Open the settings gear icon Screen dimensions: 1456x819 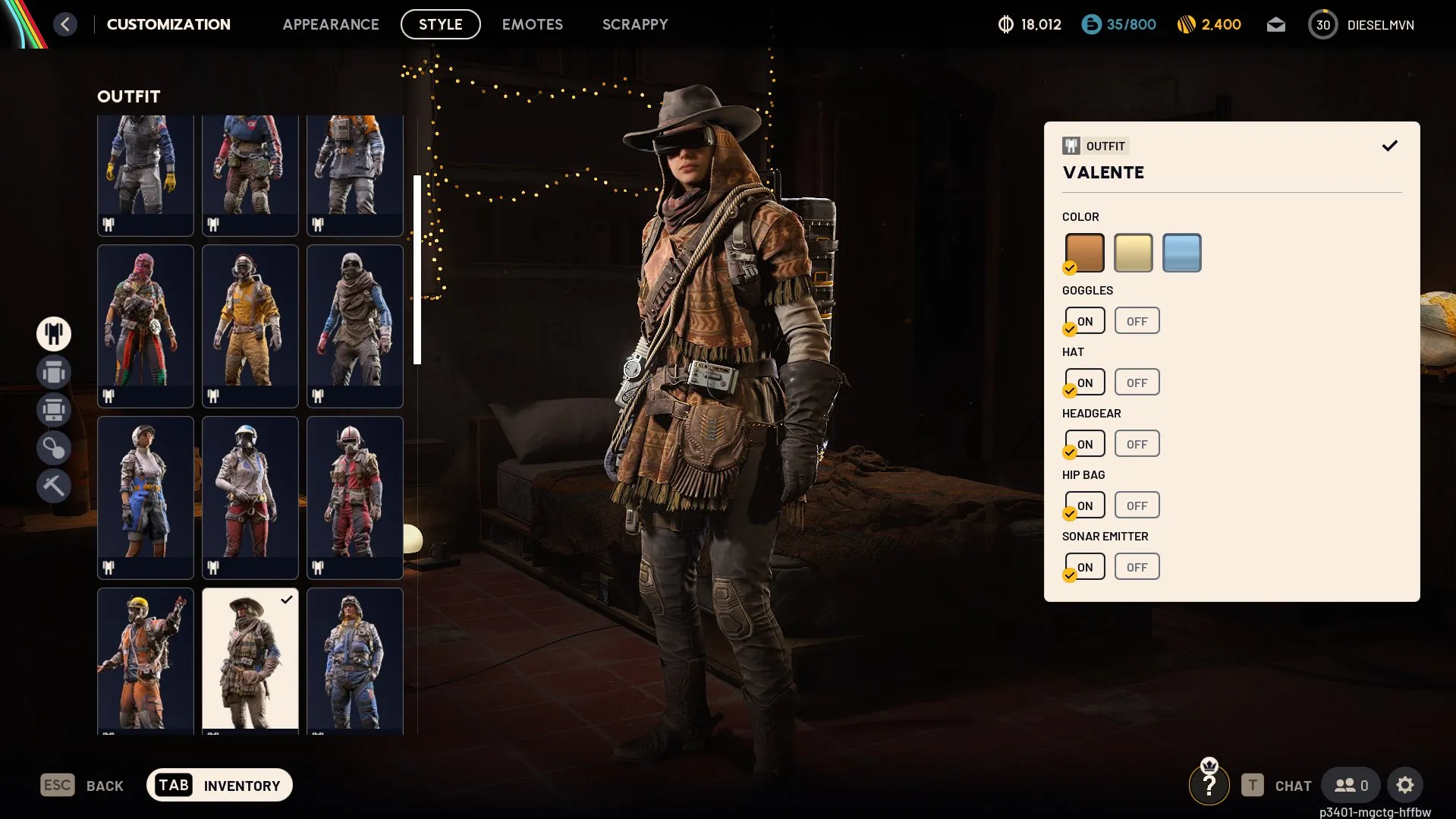click(x=1405, y=786)
